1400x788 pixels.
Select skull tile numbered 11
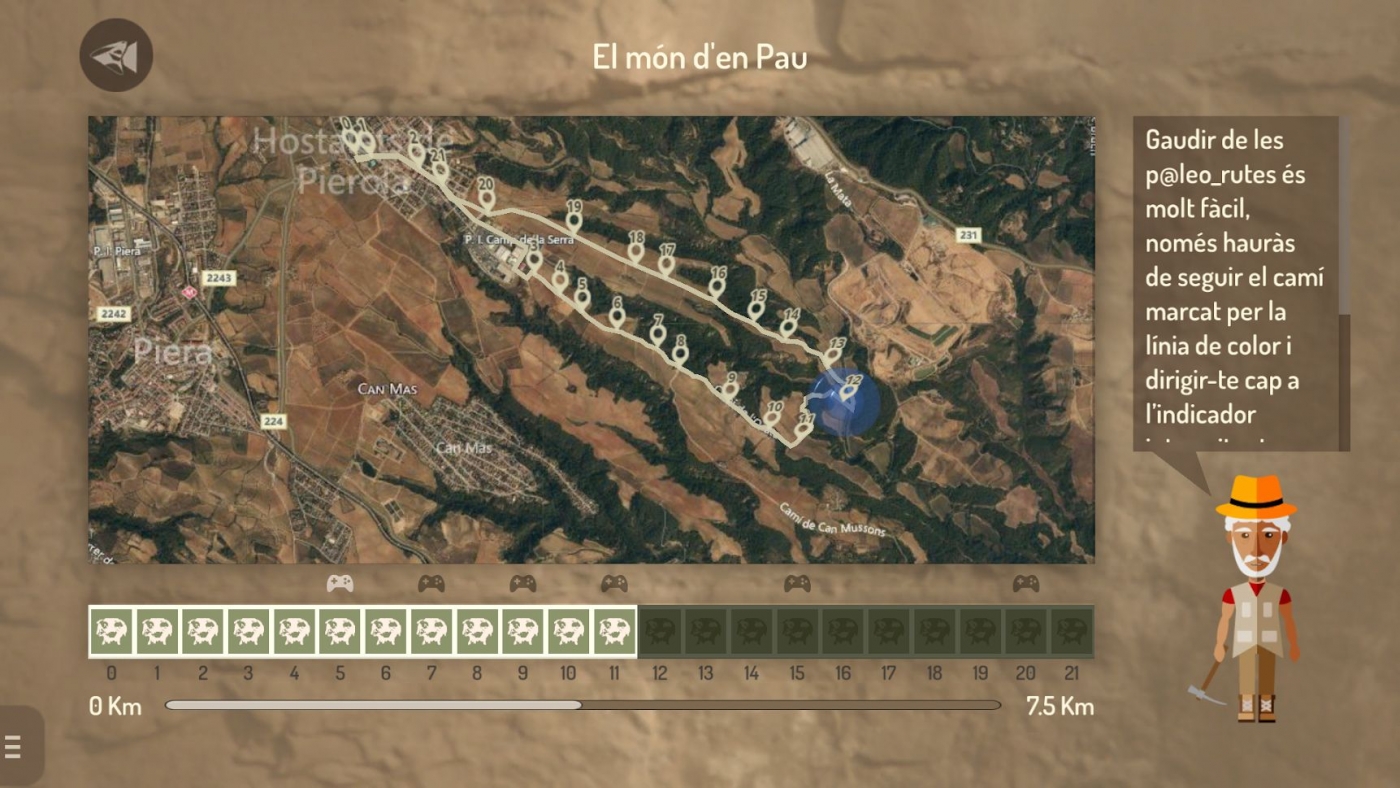coord(614,631)
